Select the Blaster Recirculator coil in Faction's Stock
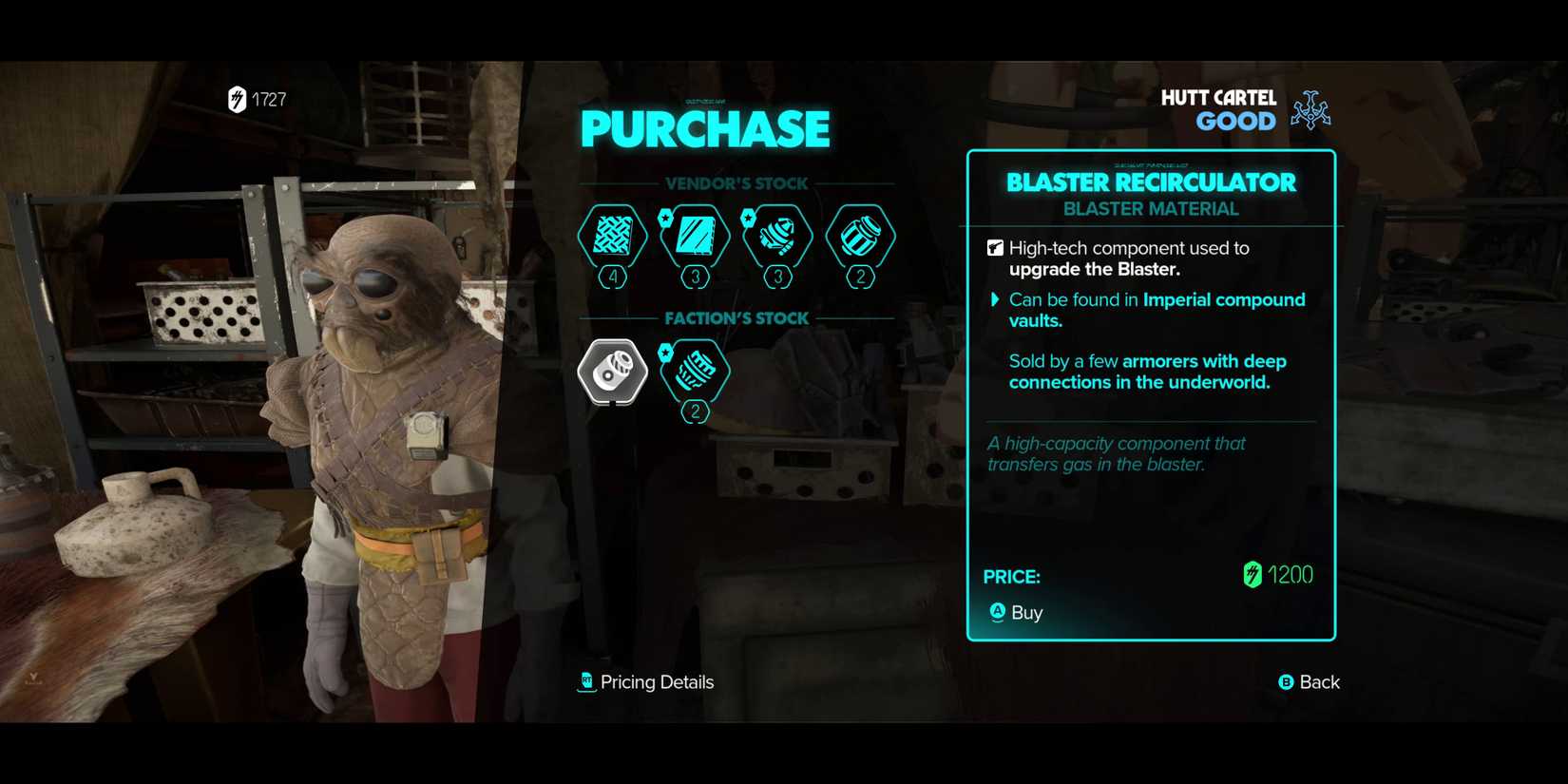Screen dimensions: 1568x784 [x=694, y=373]
